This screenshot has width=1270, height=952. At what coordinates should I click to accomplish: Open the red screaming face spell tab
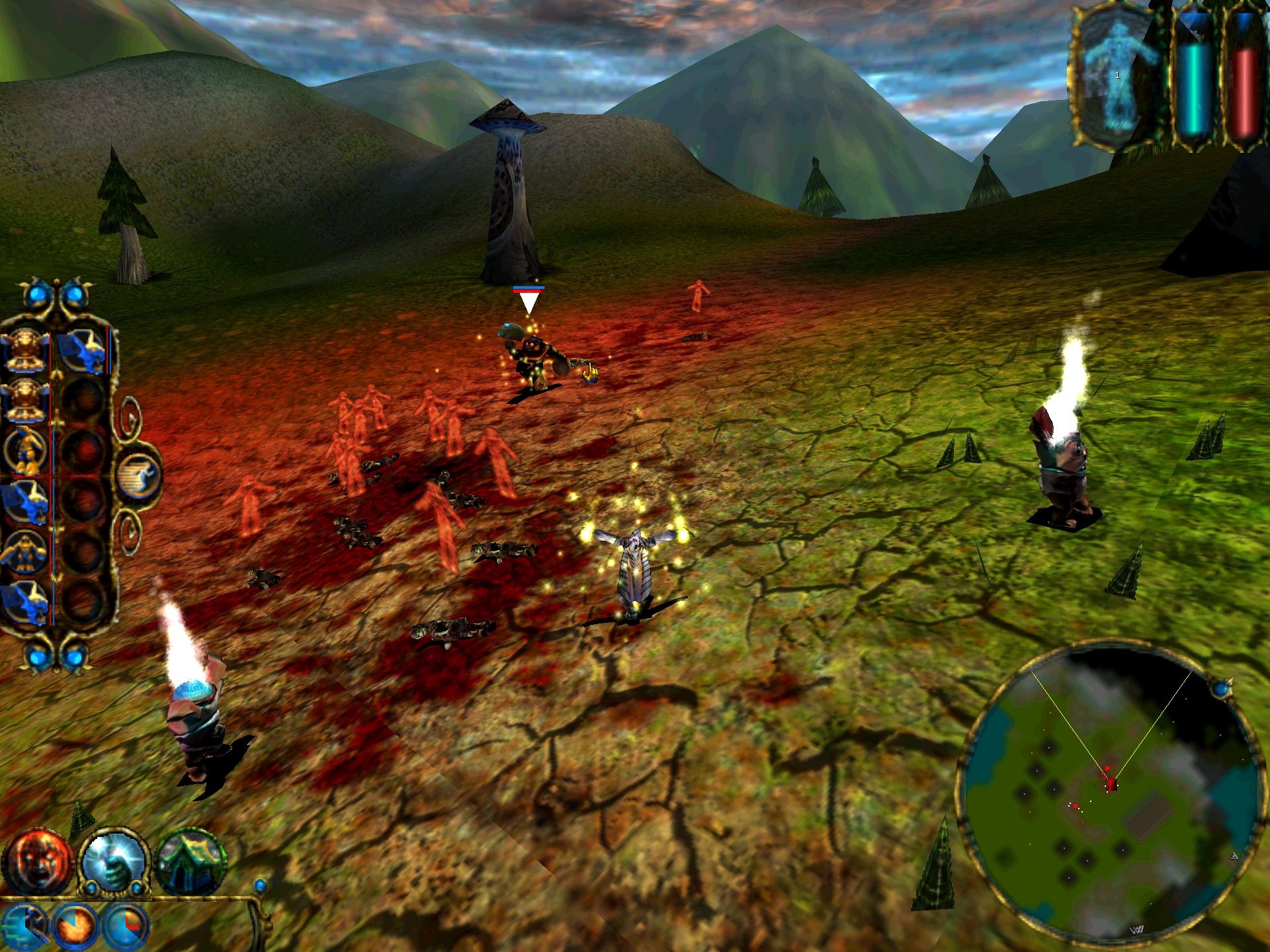coord(36,861)
